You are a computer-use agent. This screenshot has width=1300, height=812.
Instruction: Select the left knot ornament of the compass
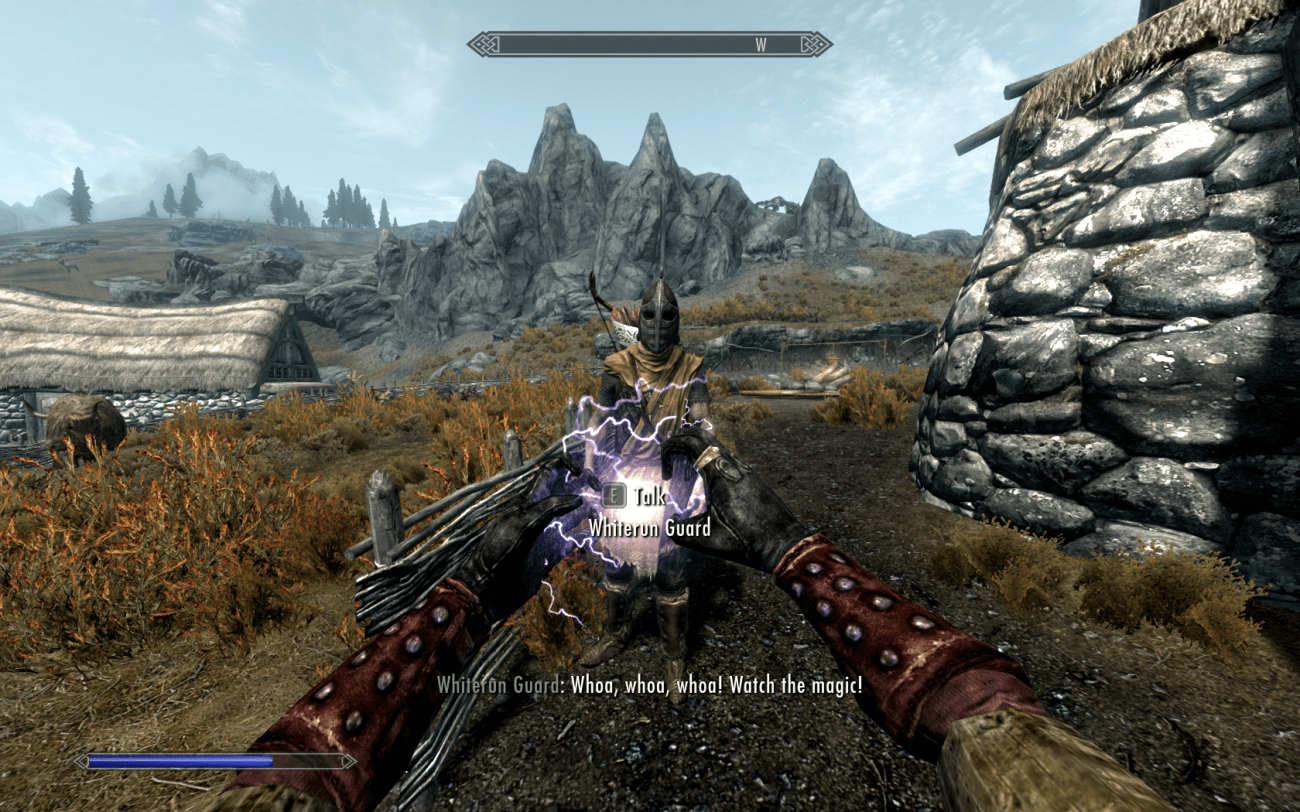click(480, 44)
